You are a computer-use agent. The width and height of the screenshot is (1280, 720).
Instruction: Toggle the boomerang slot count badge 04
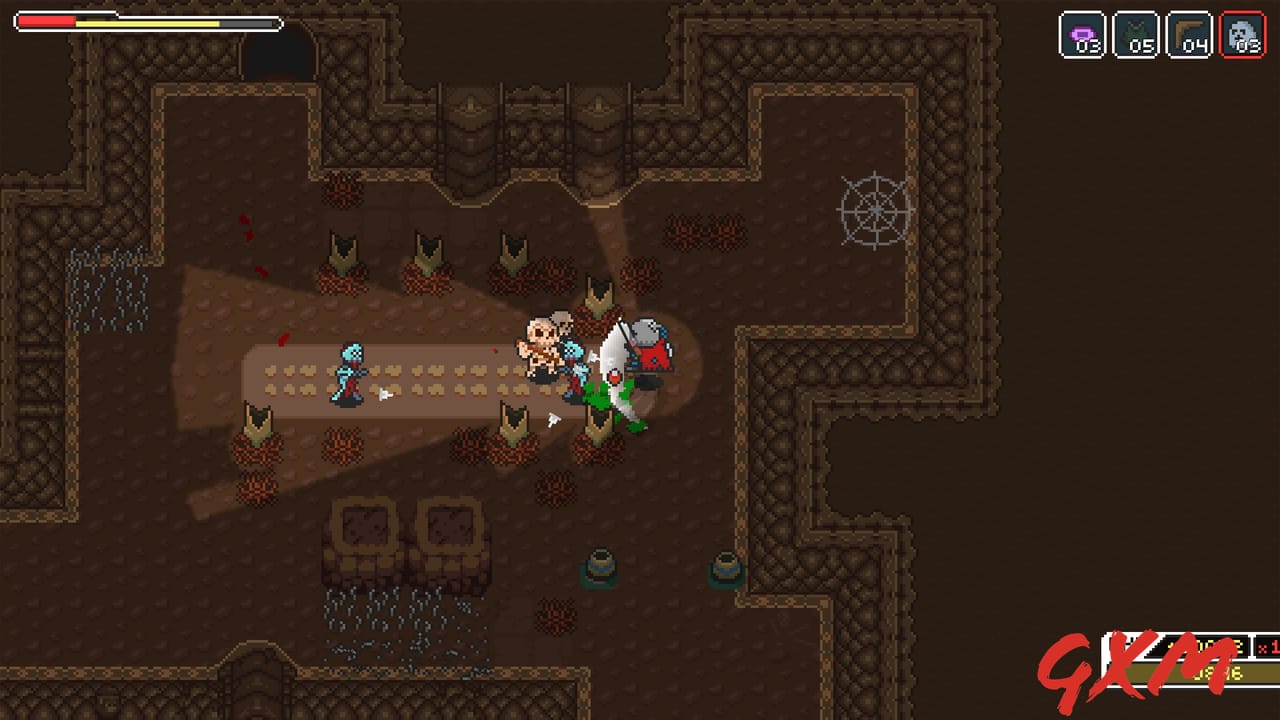(x=1196, y=47)
